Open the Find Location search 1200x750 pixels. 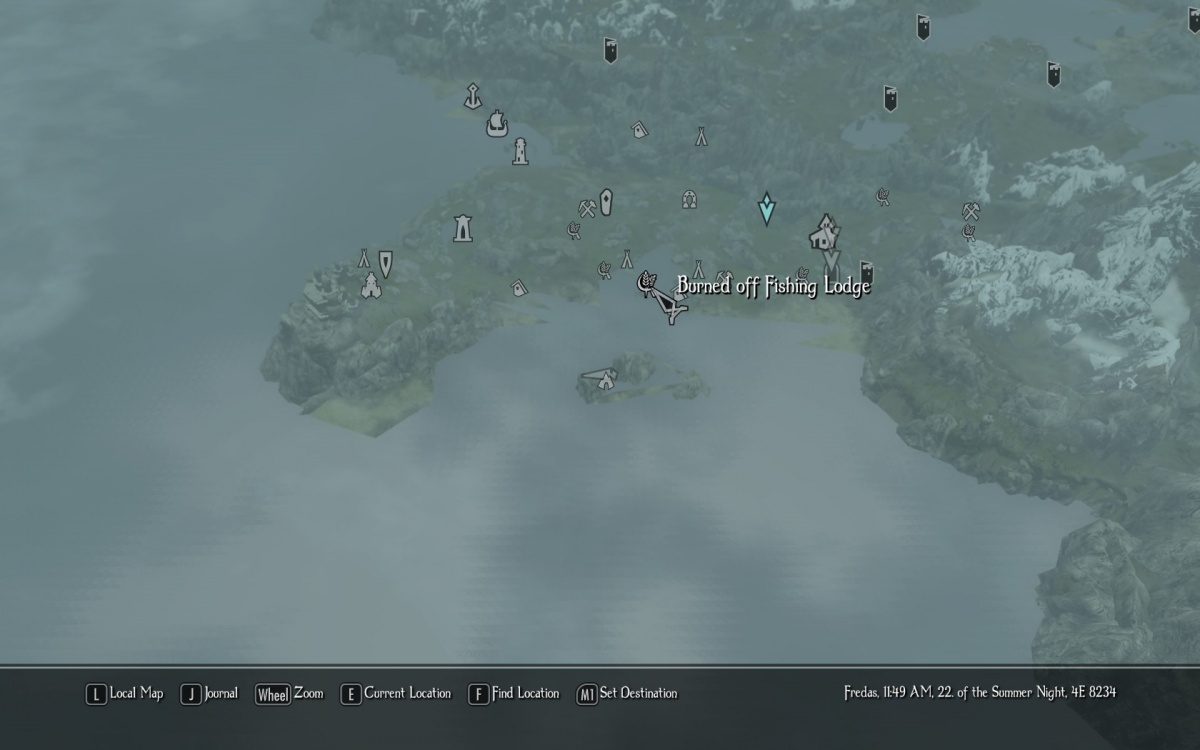[x=514, y=693]
